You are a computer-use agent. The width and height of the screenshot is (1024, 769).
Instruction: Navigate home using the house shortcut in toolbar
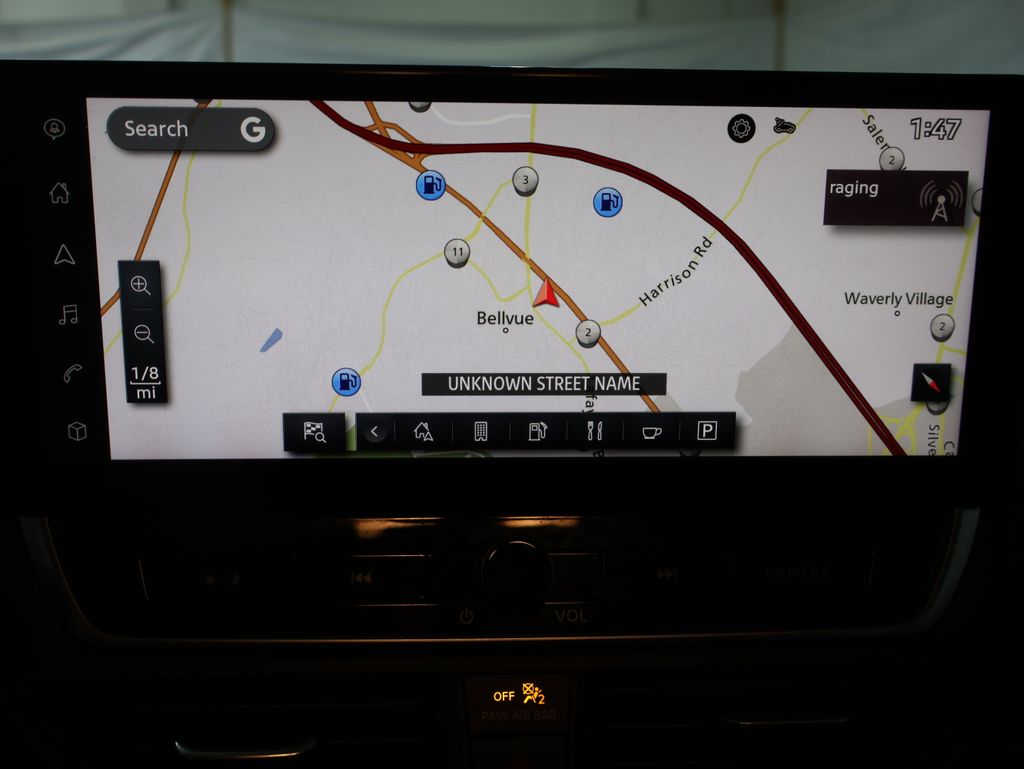tap(423, 432)
